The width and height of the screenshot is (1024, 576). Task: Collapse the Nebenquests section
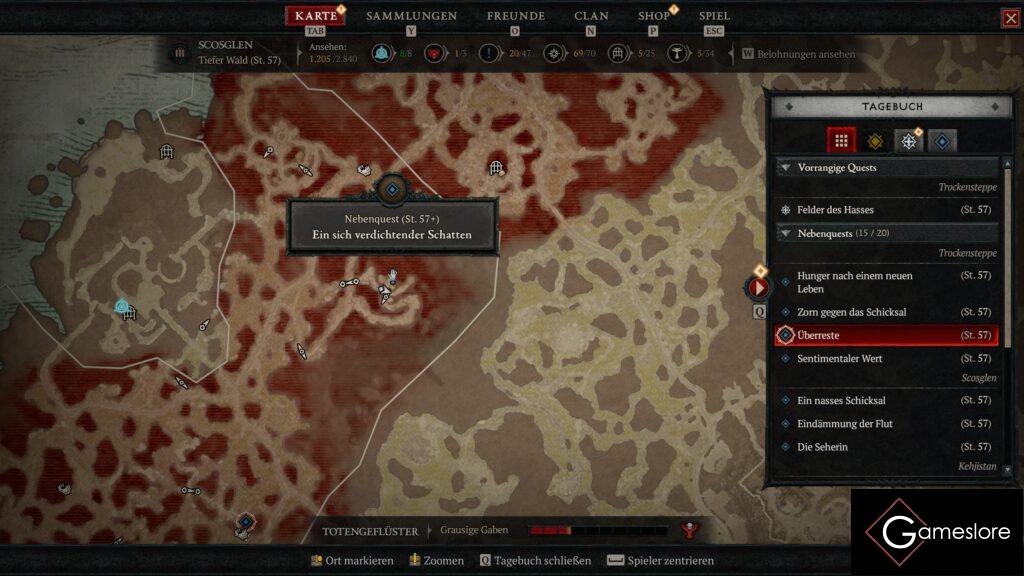(x=785, y=233)
